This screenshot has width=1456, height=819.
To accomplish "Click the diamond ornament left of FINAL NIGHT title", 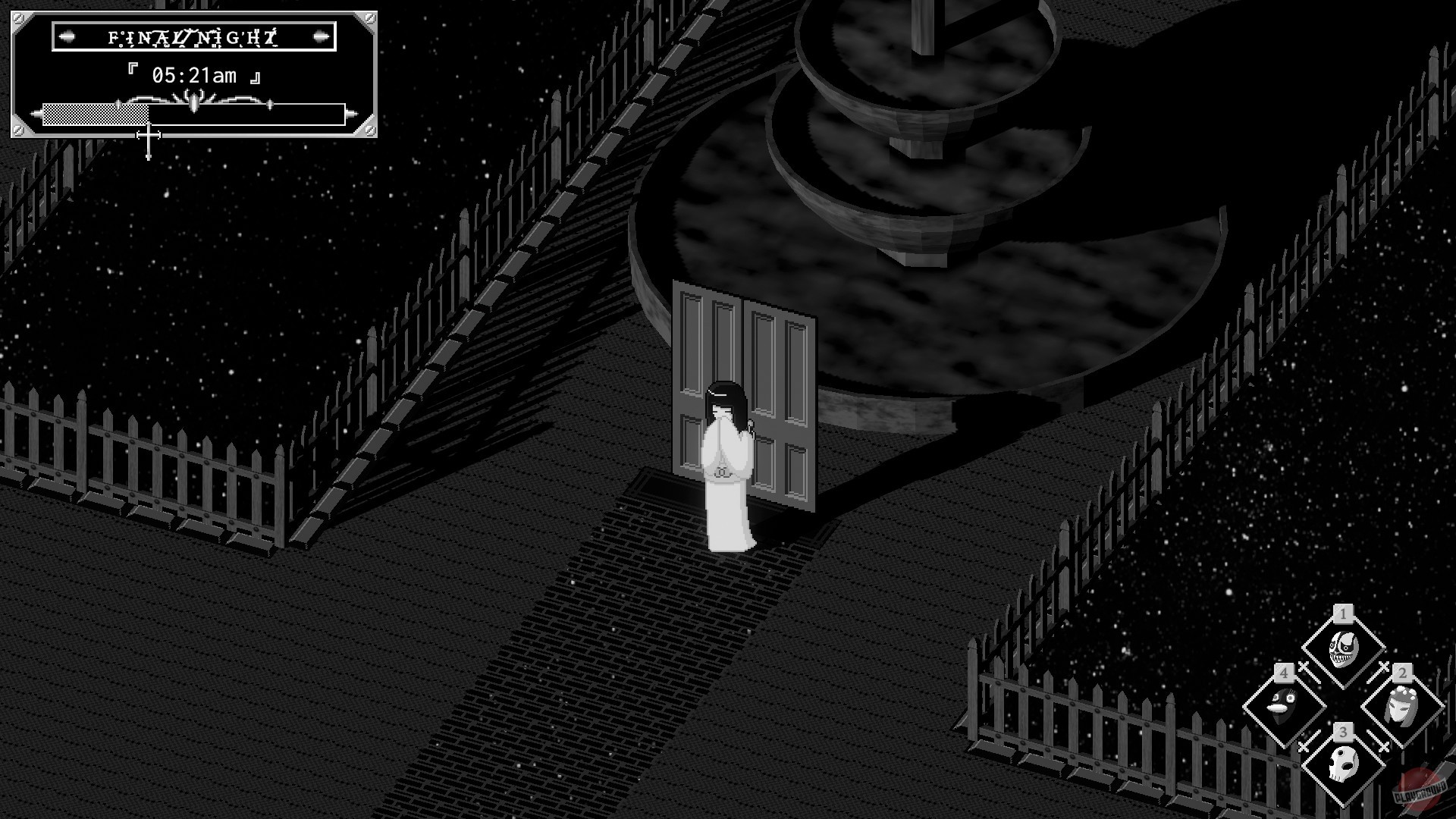I will 67,37.
